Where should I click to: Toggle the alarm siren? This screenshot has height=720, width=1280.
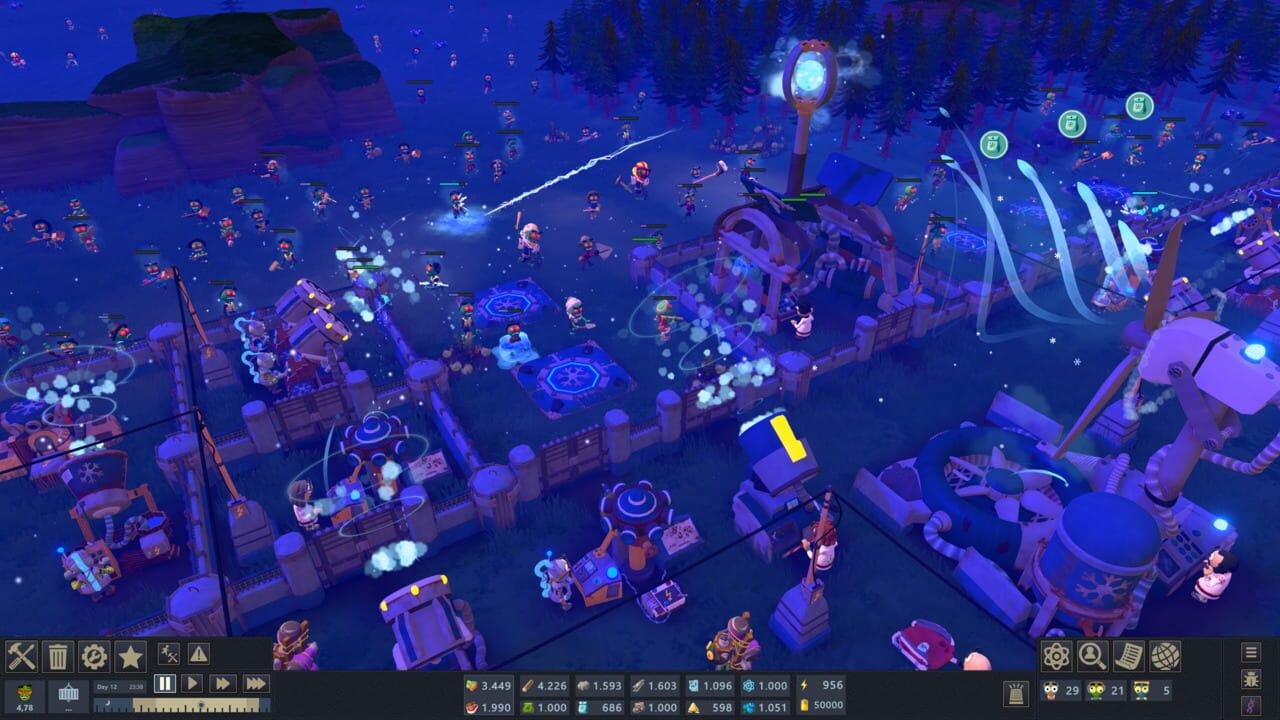tap(1017, 692)
